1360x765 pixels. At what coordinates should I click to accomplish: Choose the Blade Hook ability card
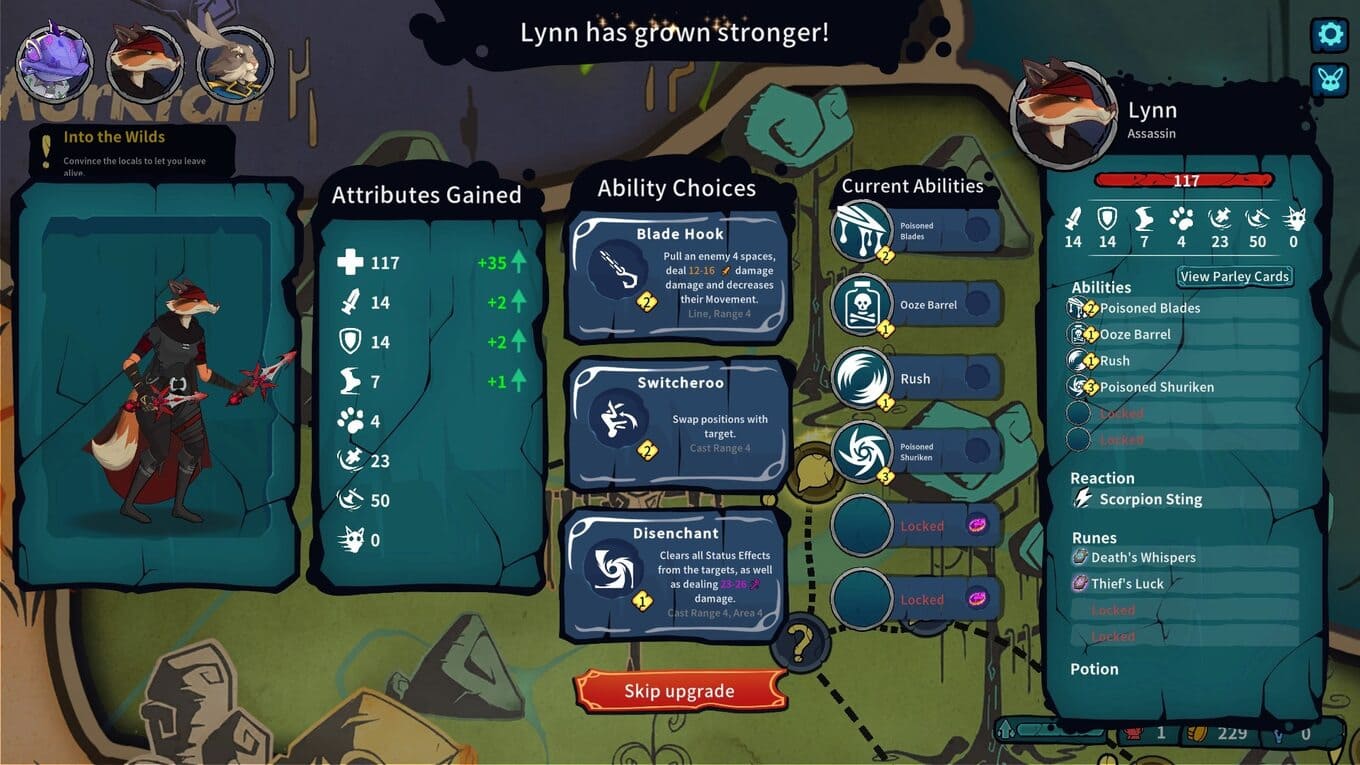coord(678,276)
